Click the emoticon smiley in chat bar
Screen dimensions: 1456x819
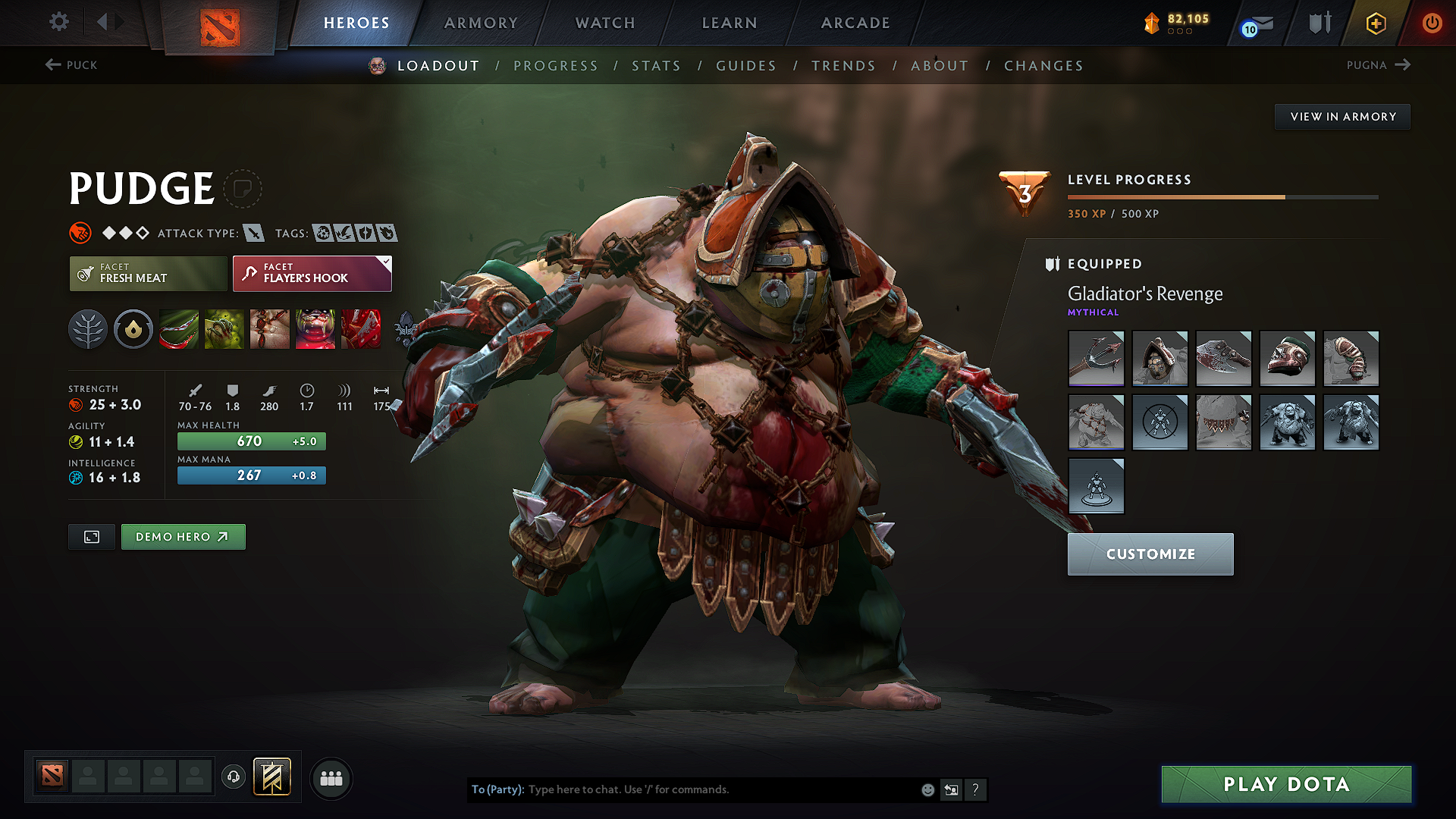click(927, 789)
